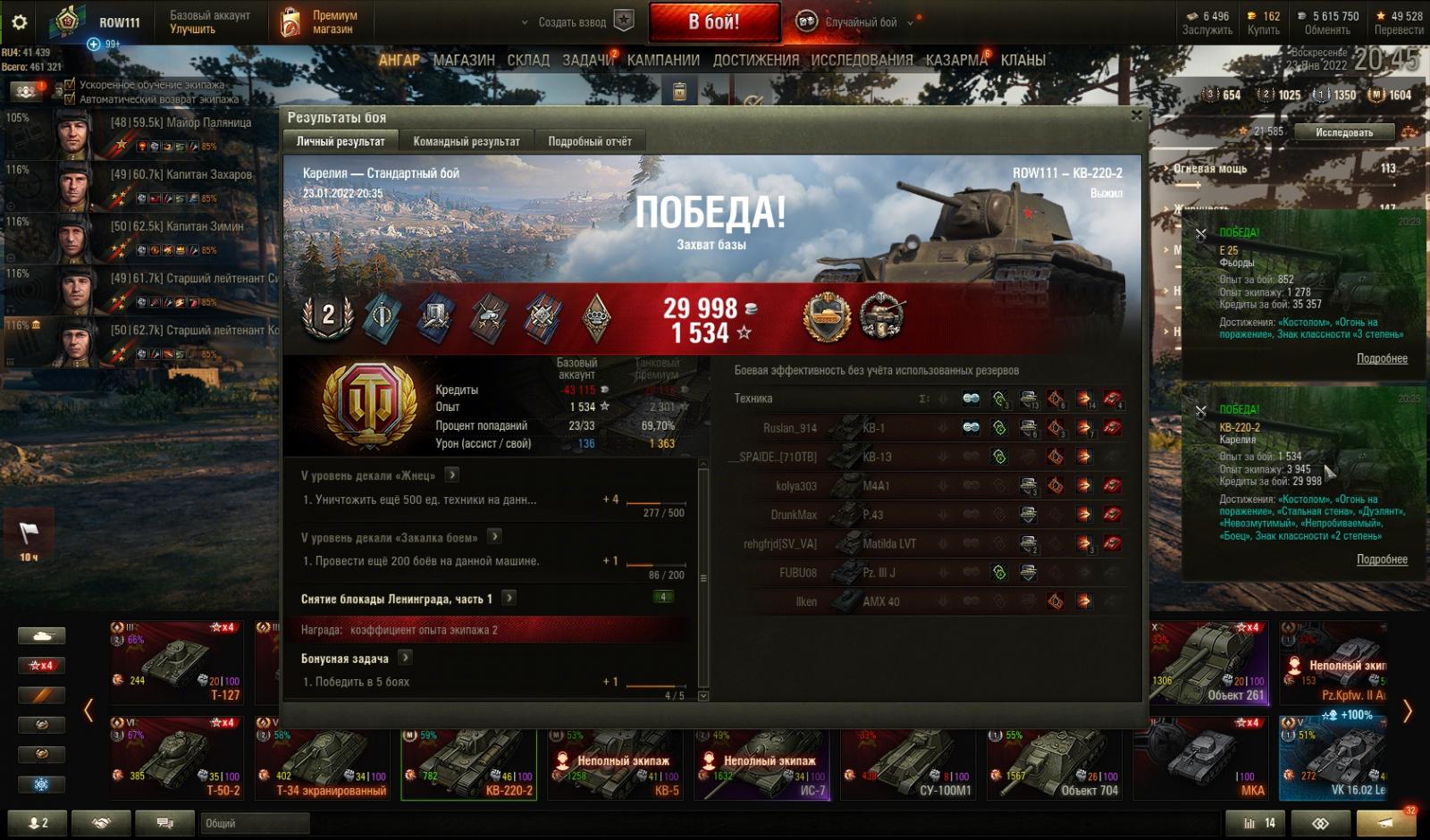Open «Случайный бой» battle type dropdown
This screenshot has width=1430, height=840.
tap(860, 22)
